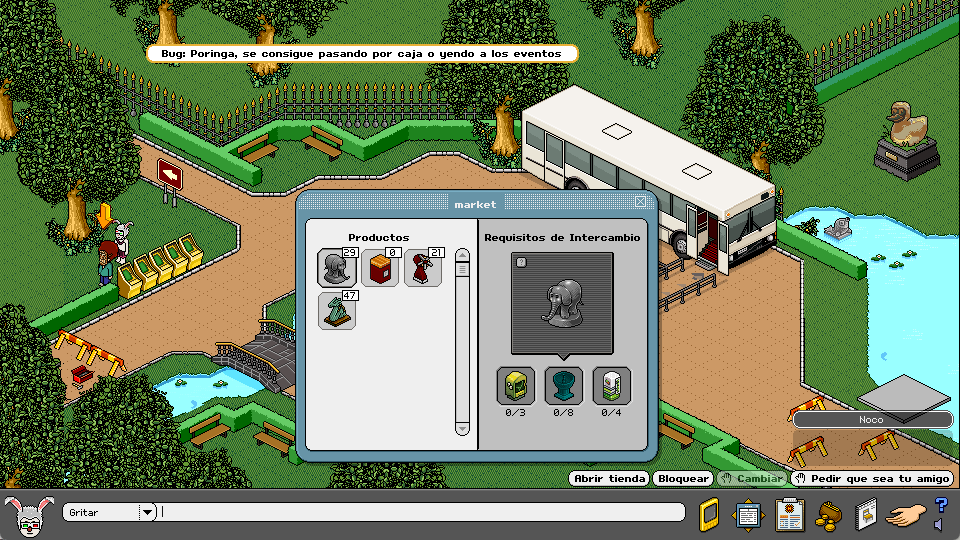Click the yellow-green machine requirement item
960x540 pixels.
[515, 386]
